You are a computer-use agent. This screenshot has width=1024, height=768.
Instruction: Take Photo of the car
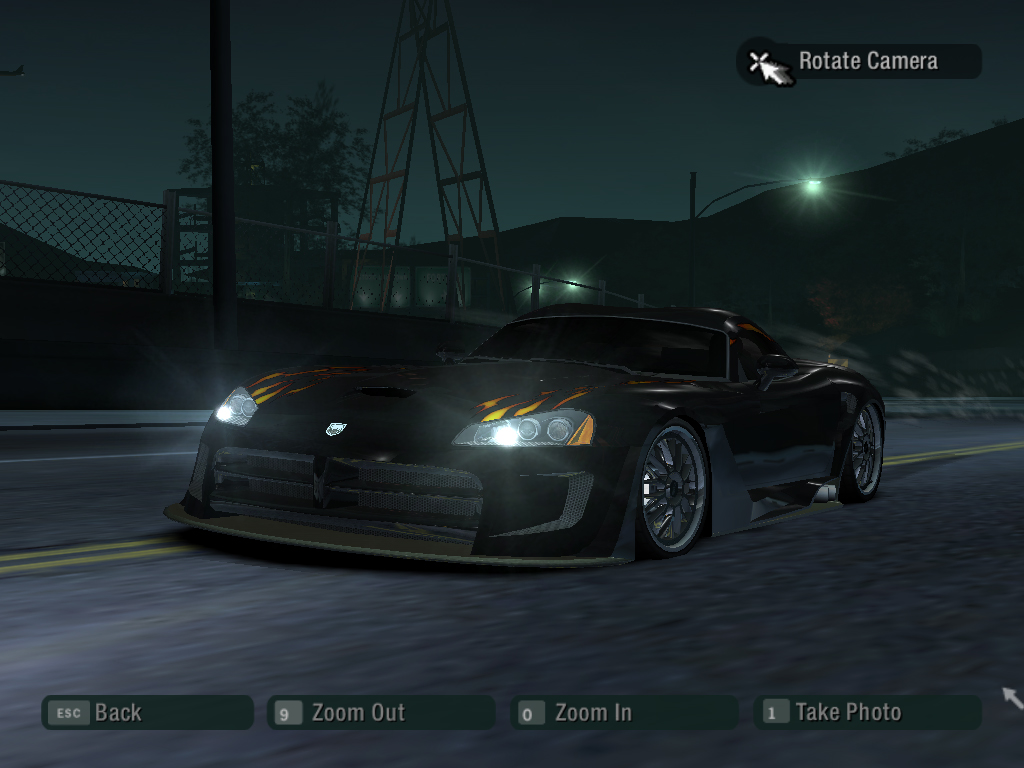point(868,713)
